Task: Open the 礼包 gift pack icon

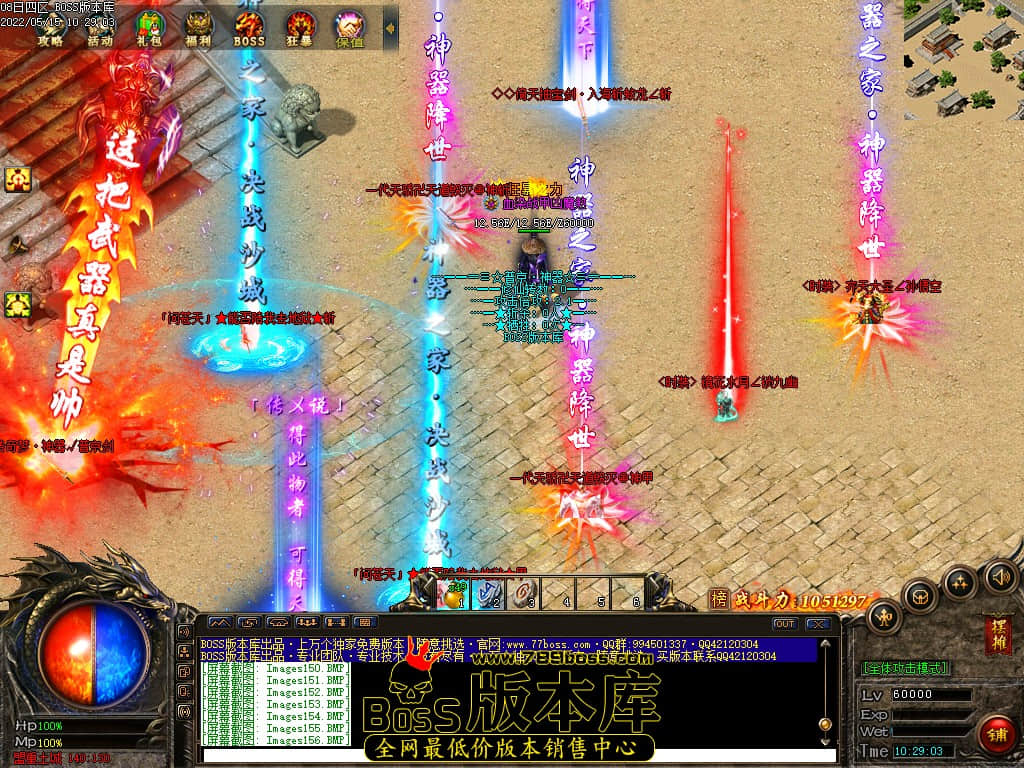Action: click(x=150, y=27)
